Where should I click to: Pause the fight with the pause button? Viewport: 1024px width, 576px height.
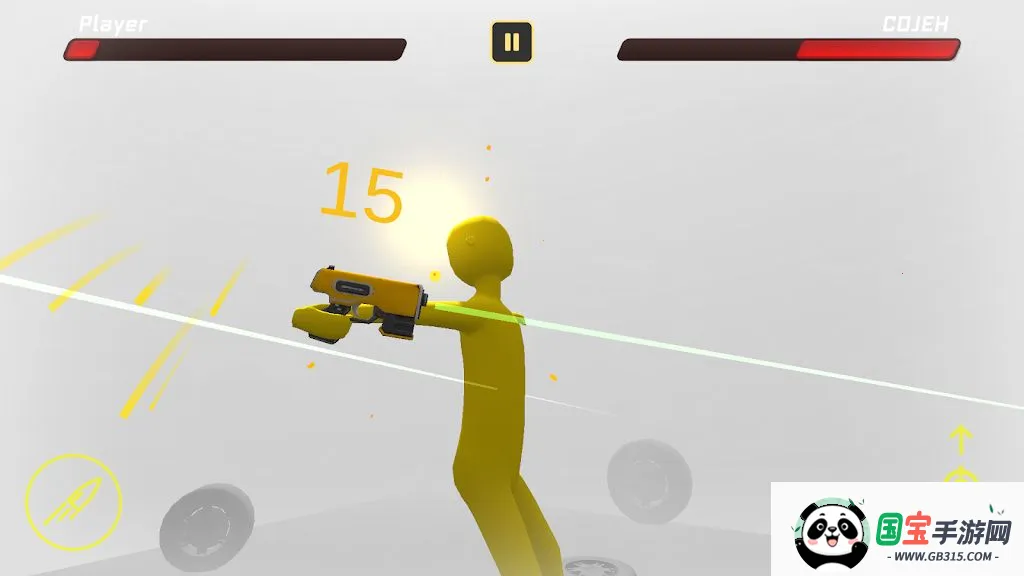[x=511, y=42]
